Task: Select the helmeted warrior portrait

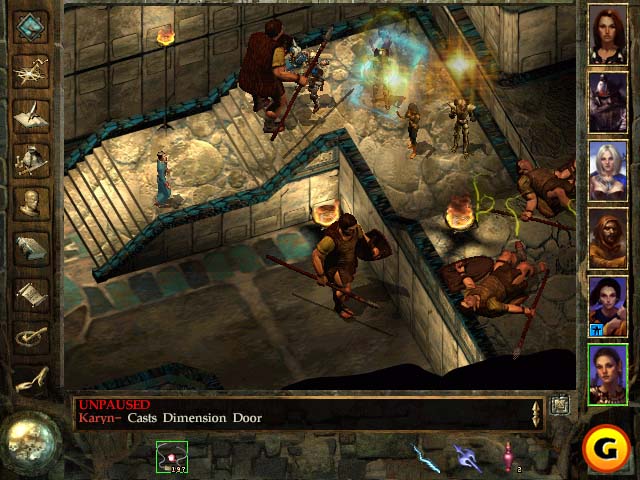Action: point(607,102)
